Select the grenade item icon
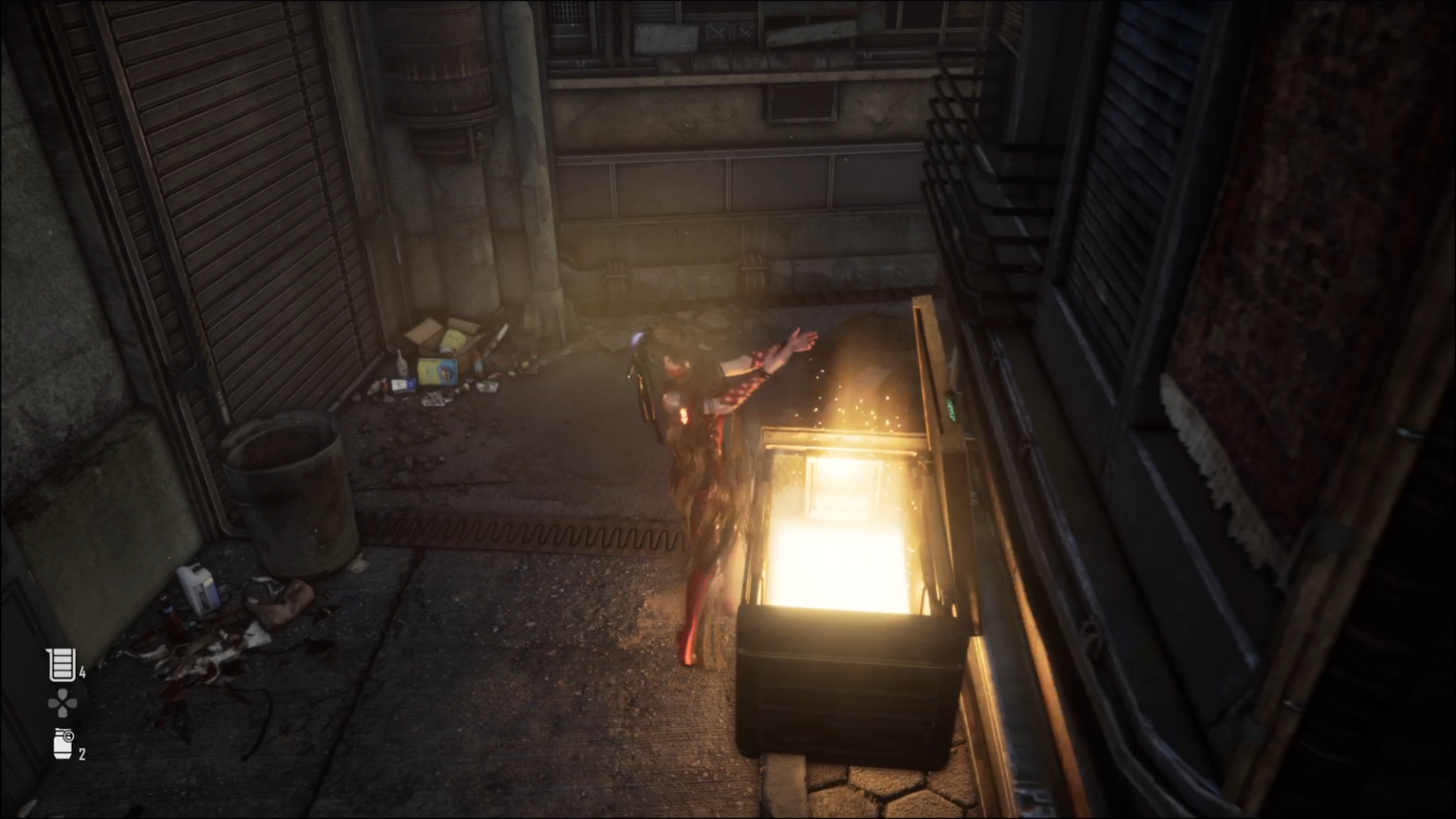Image resolution: width=1456 pixels, height=819 pixels. (x=63, y=744)
